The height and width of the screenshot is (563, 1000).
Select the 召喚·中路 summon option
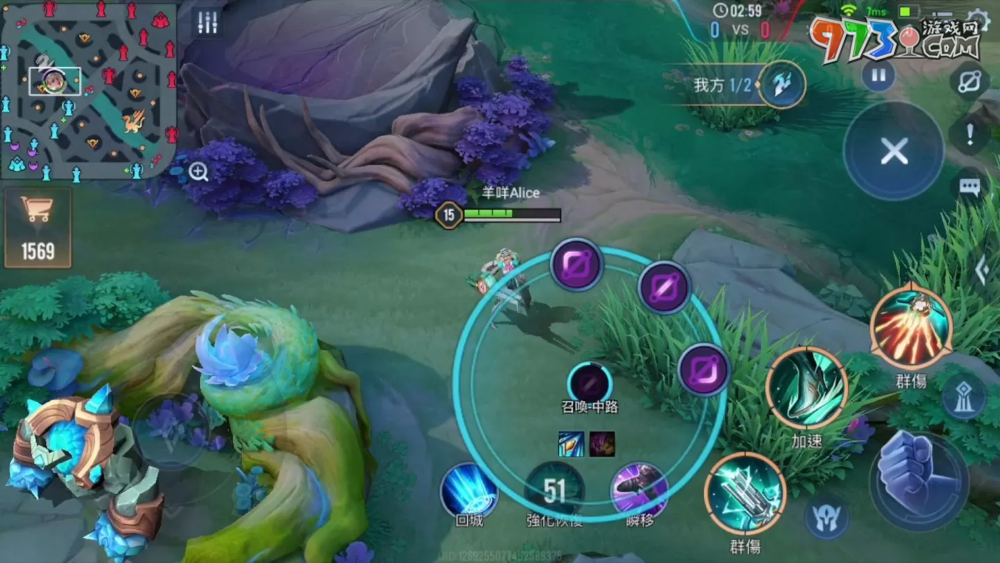click(x=590, y=383)
